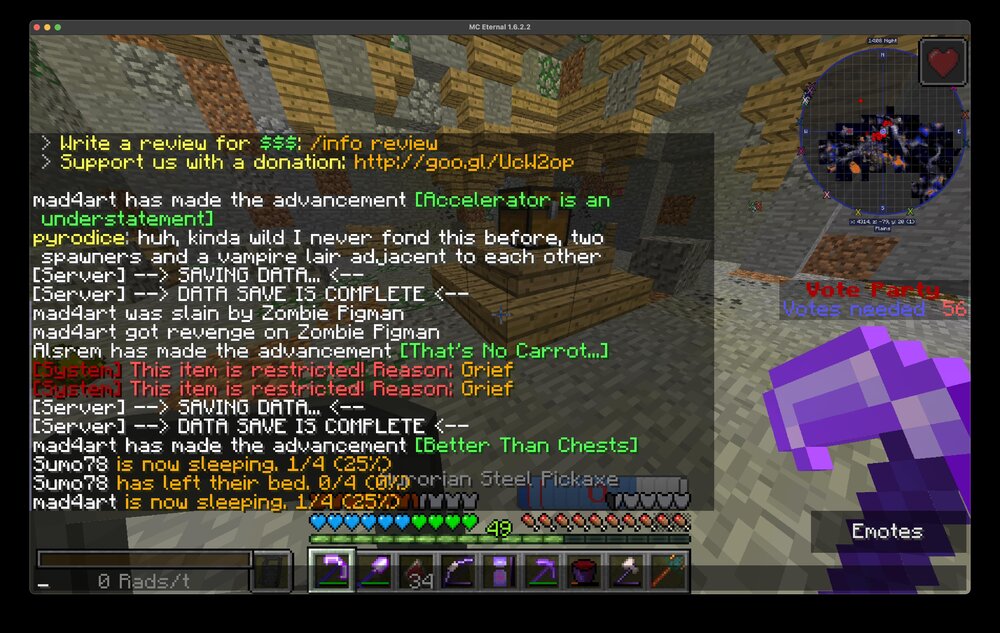The height and width of the screenshot is (633, 1000).
Task: Open the goo.gl donation link in chat
Action: [x=463, y=162]
